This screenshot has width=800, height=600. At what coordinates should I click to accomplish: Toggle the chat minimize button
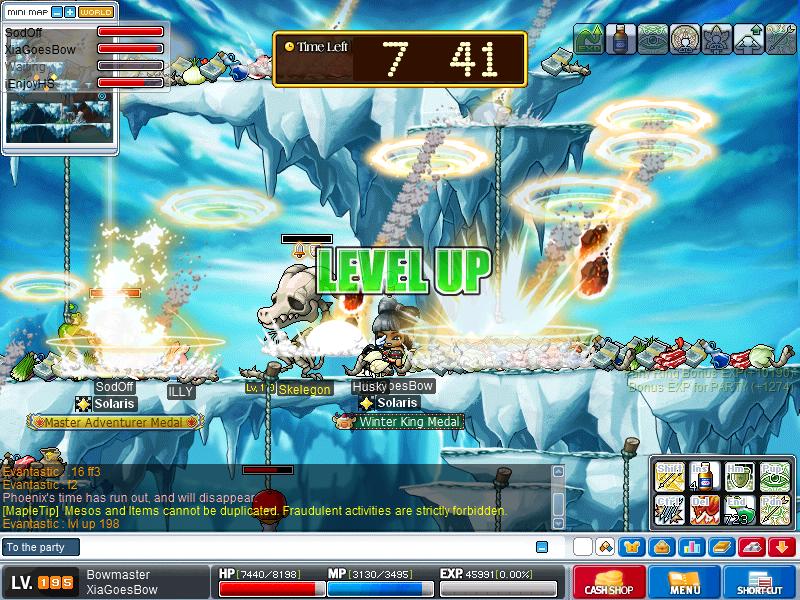coord(542,547)
